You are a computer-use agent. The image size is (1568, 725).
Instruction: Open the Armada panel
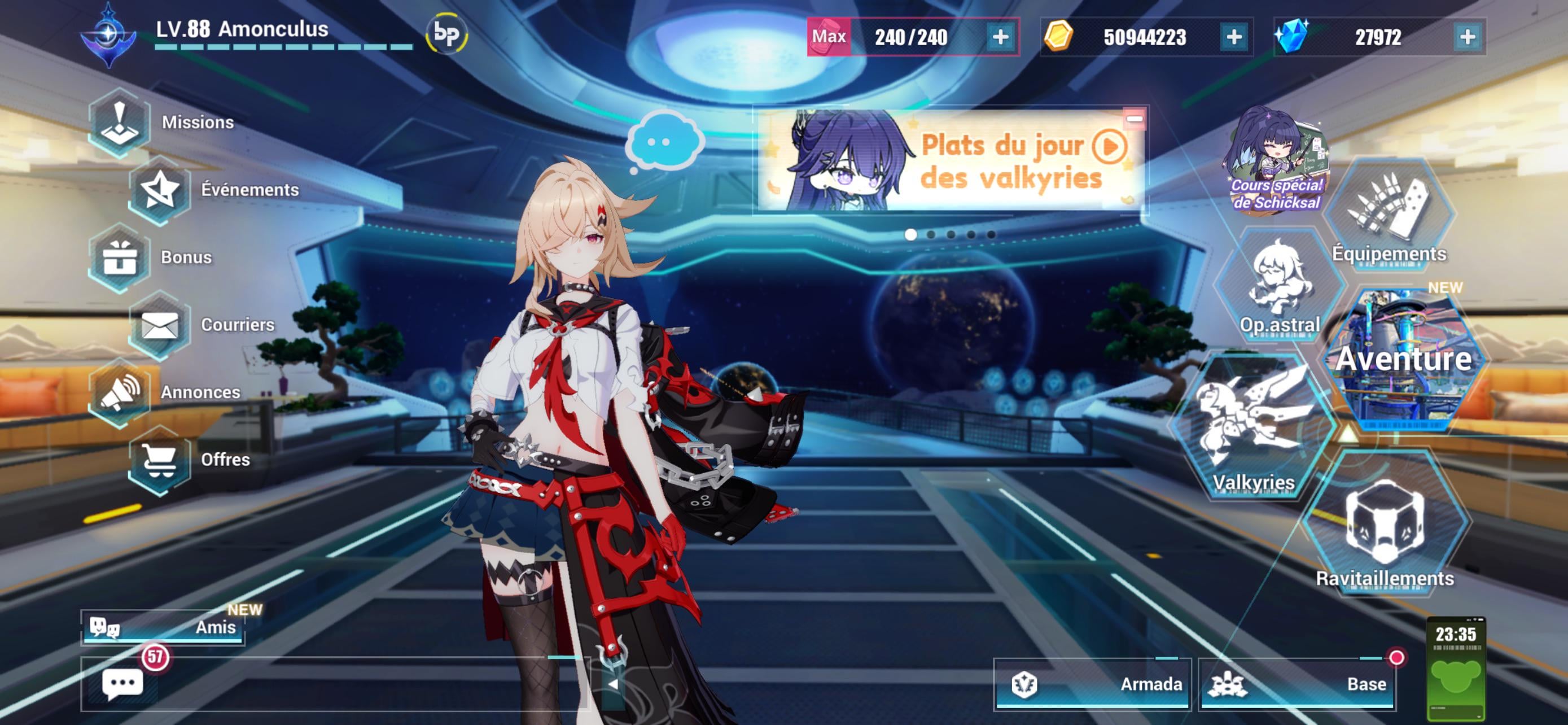[x=1093, y=684]
